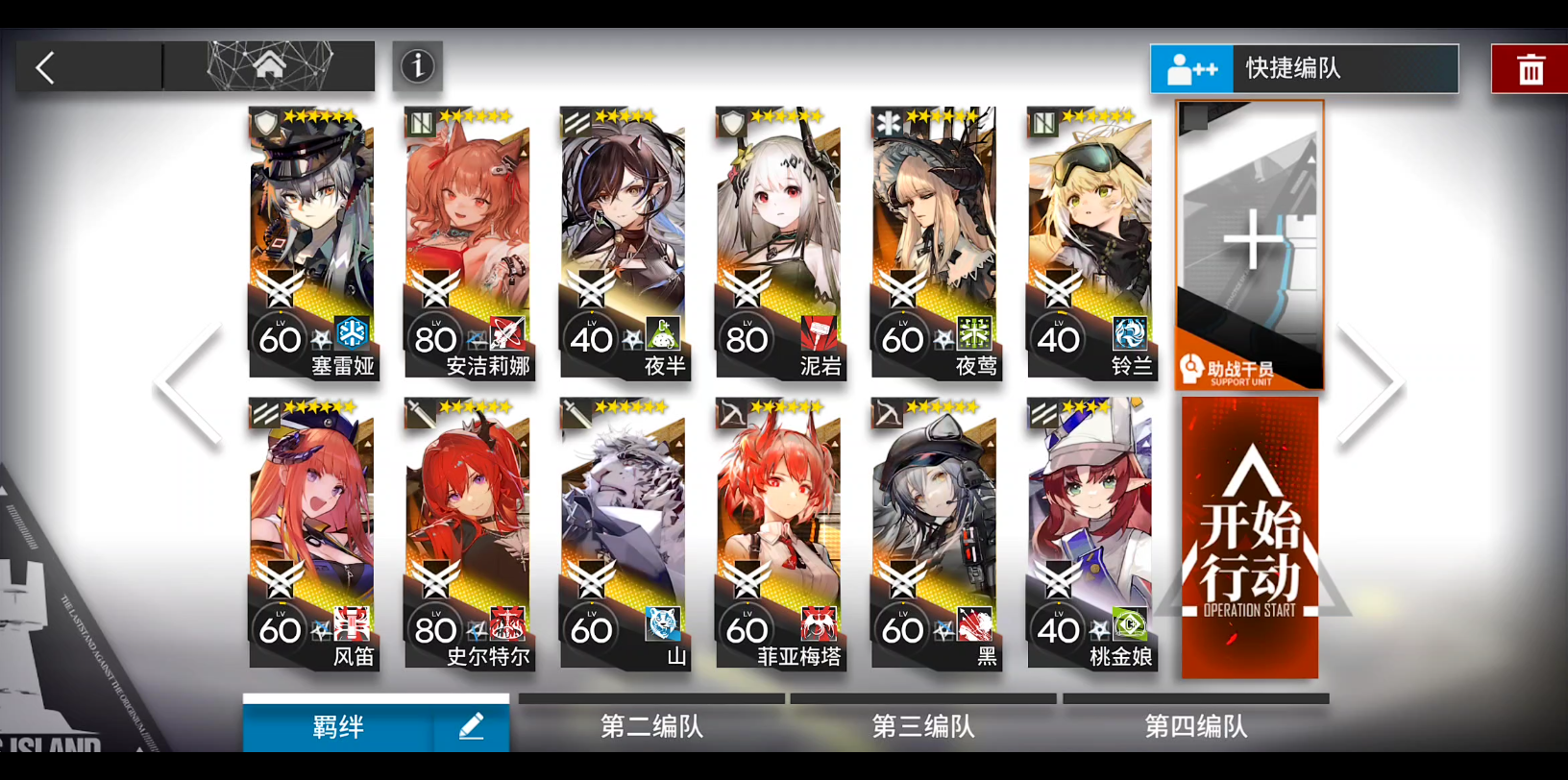The width and height of the screenshot is (1568, 780).
Task: Switch to 第二编队 squad tab
Action: (x=651, y=726)
